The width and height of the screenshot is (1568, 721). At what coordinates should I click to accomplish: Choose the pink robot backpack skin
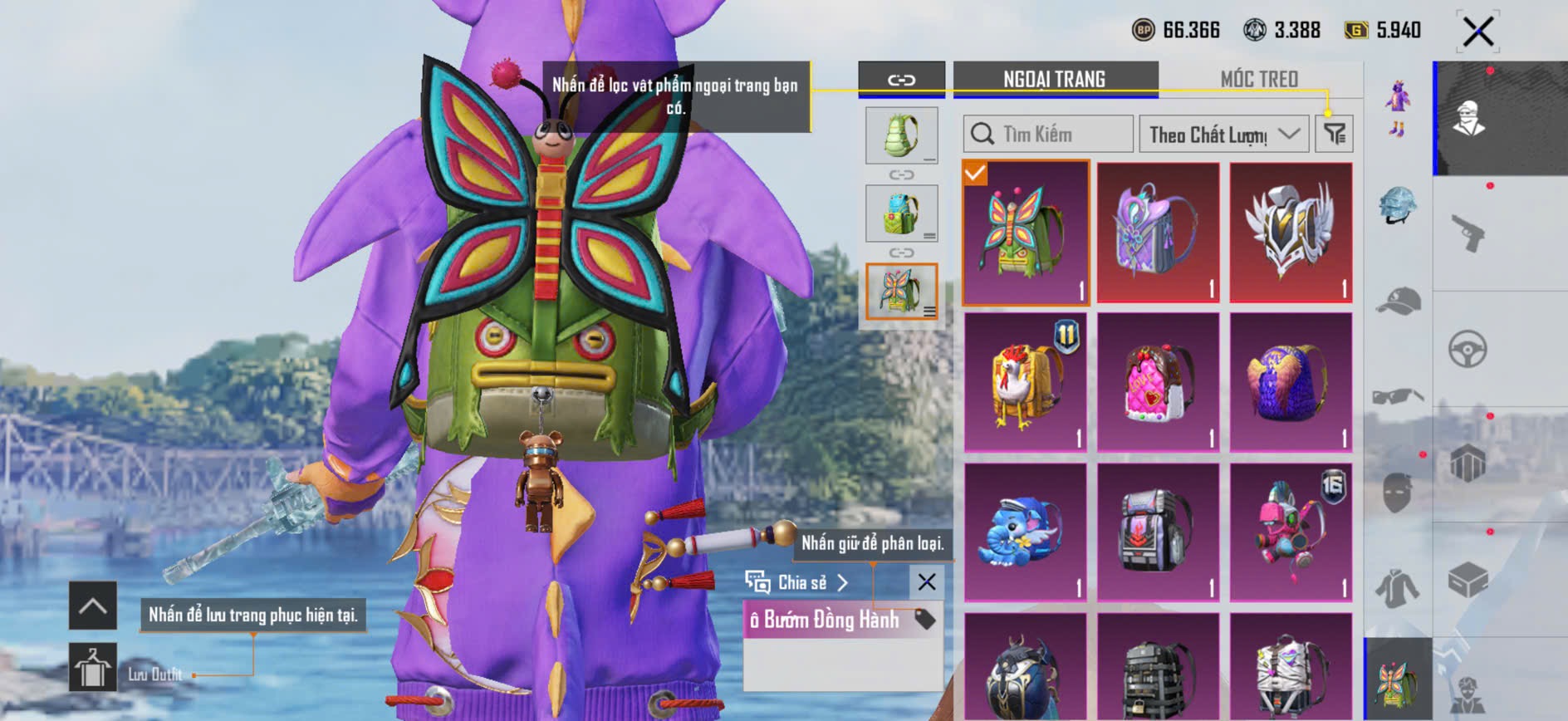click(x=1291, y=532)
